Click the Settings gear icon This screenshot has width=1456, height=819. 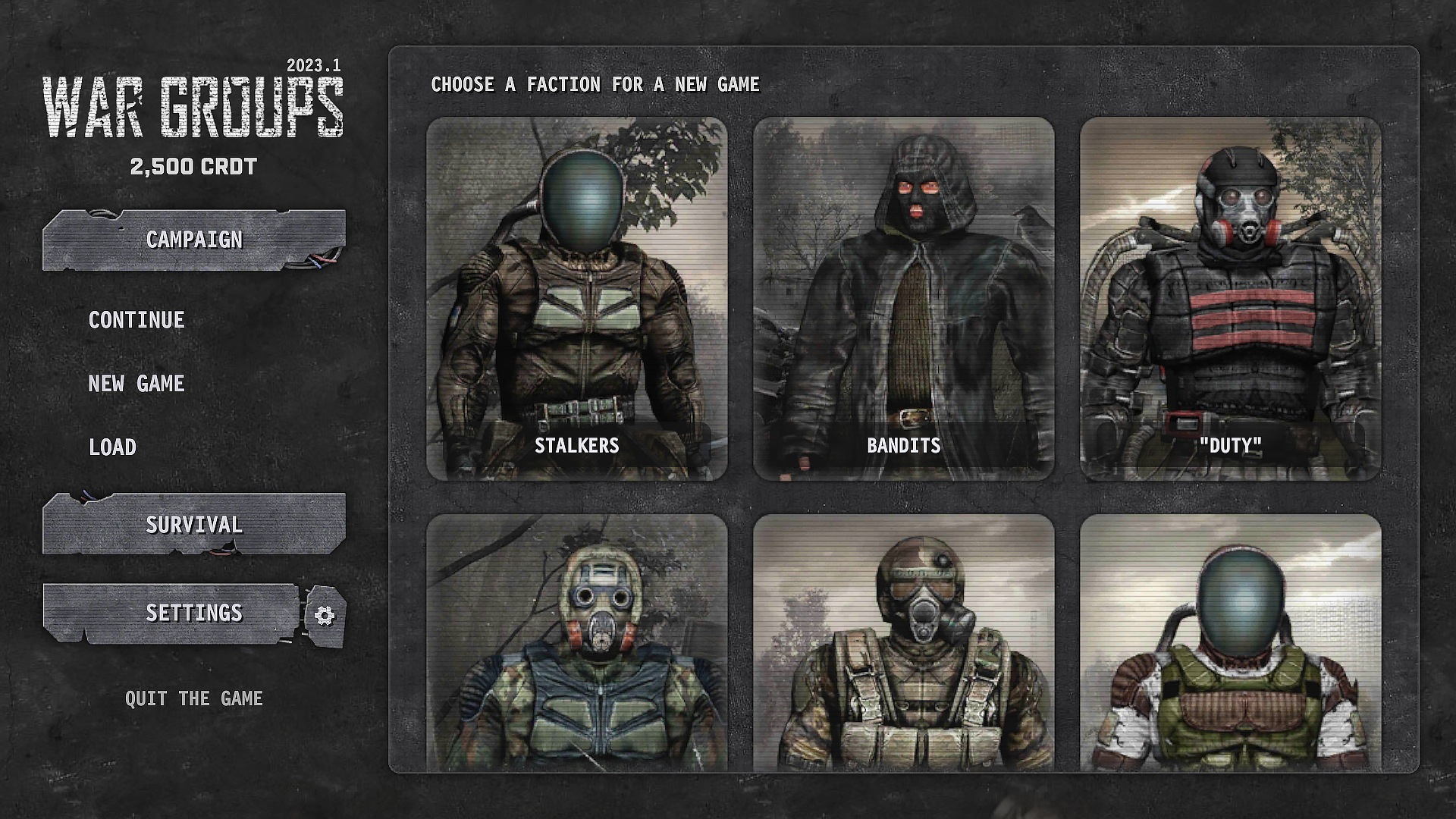pyautogui.click(x=326, y=614)
